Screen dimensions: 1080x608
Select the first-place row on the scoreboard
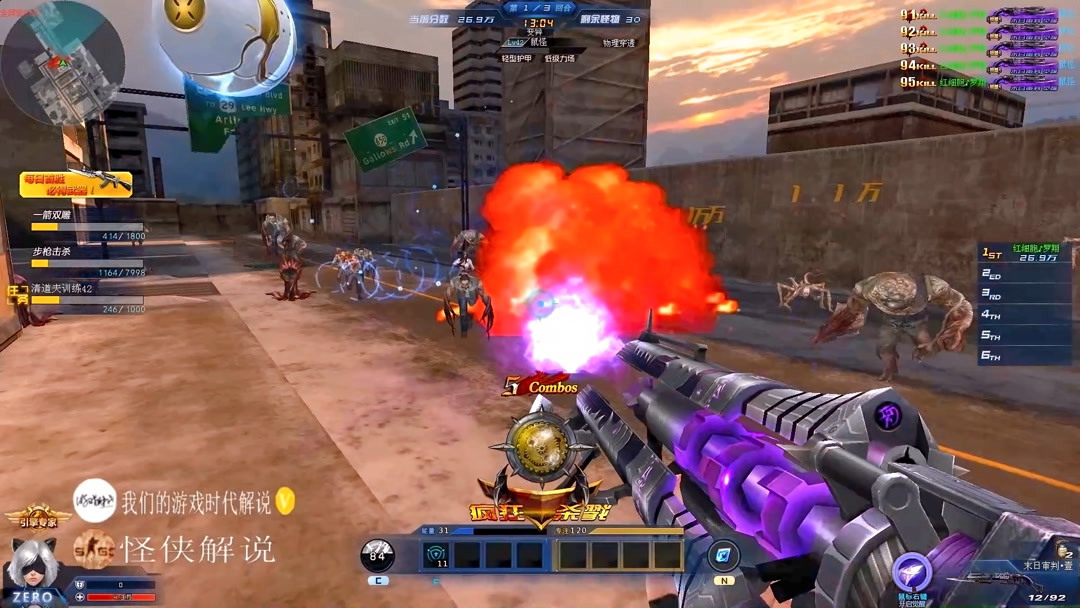(x=1023, y=252)
